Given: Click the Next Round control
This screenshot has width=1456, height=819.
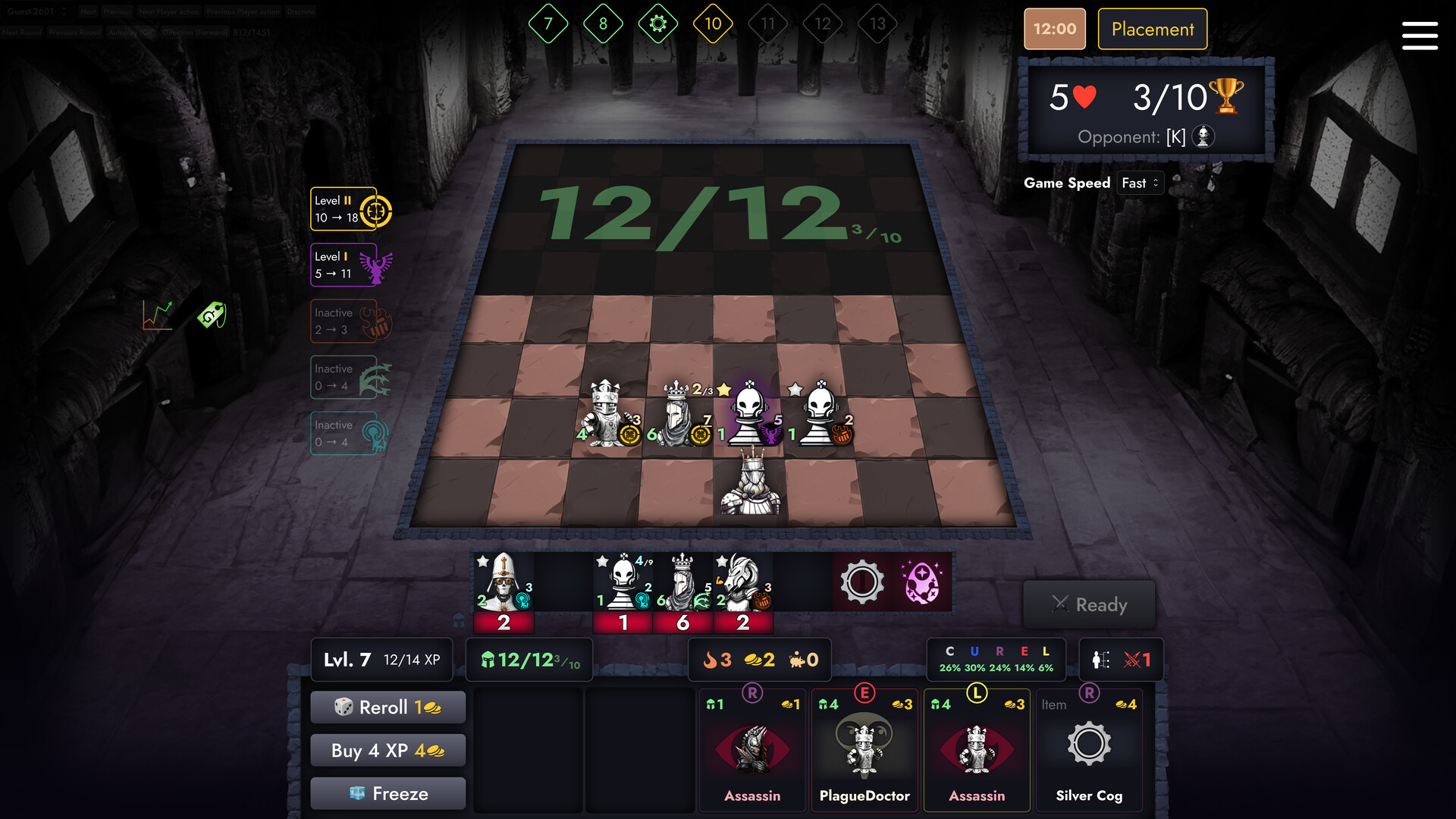Looking at the screenshot, I should 21,33.
